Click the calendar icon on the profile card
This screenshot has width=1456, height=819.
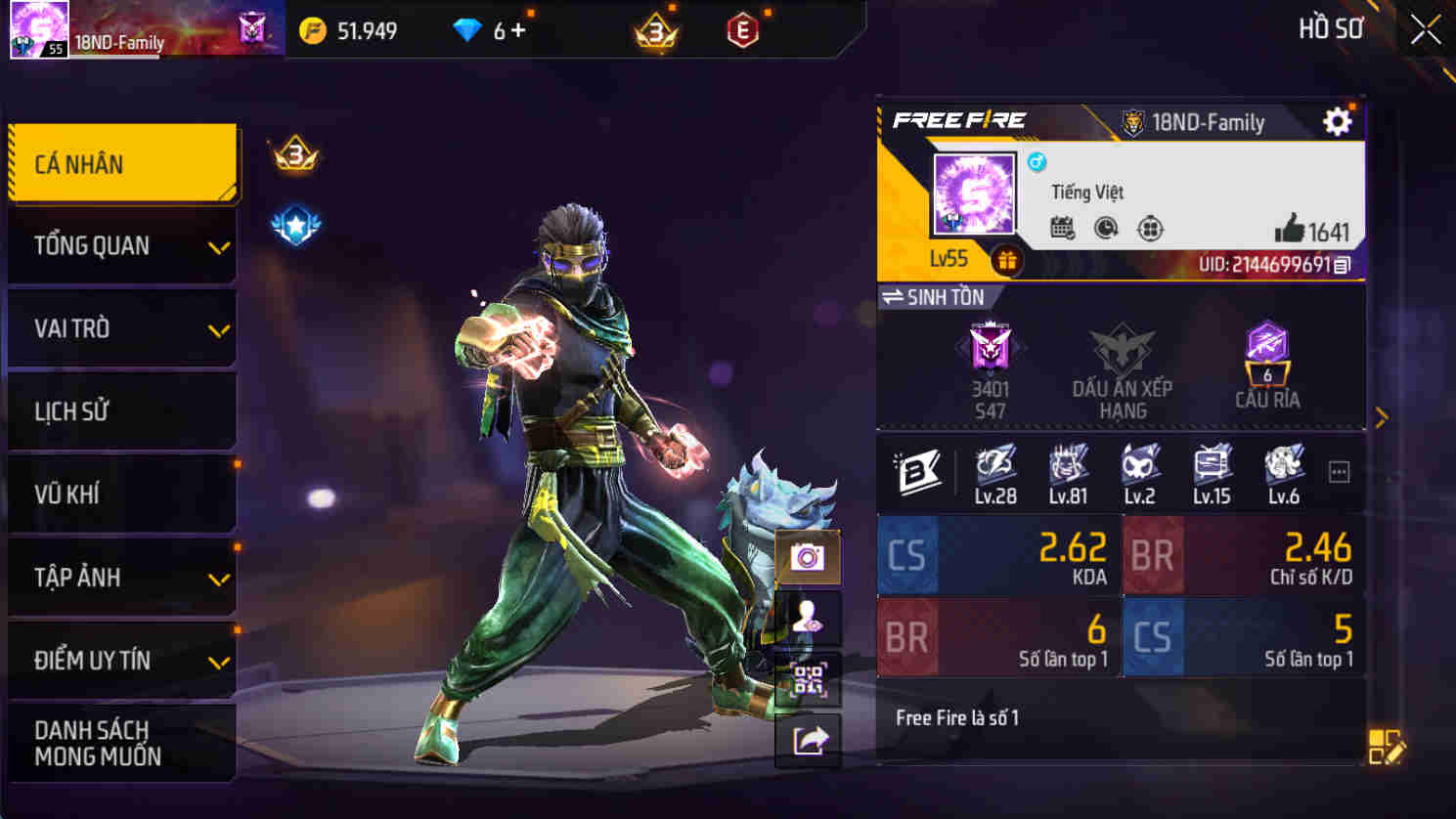[x=1062, y=229]
